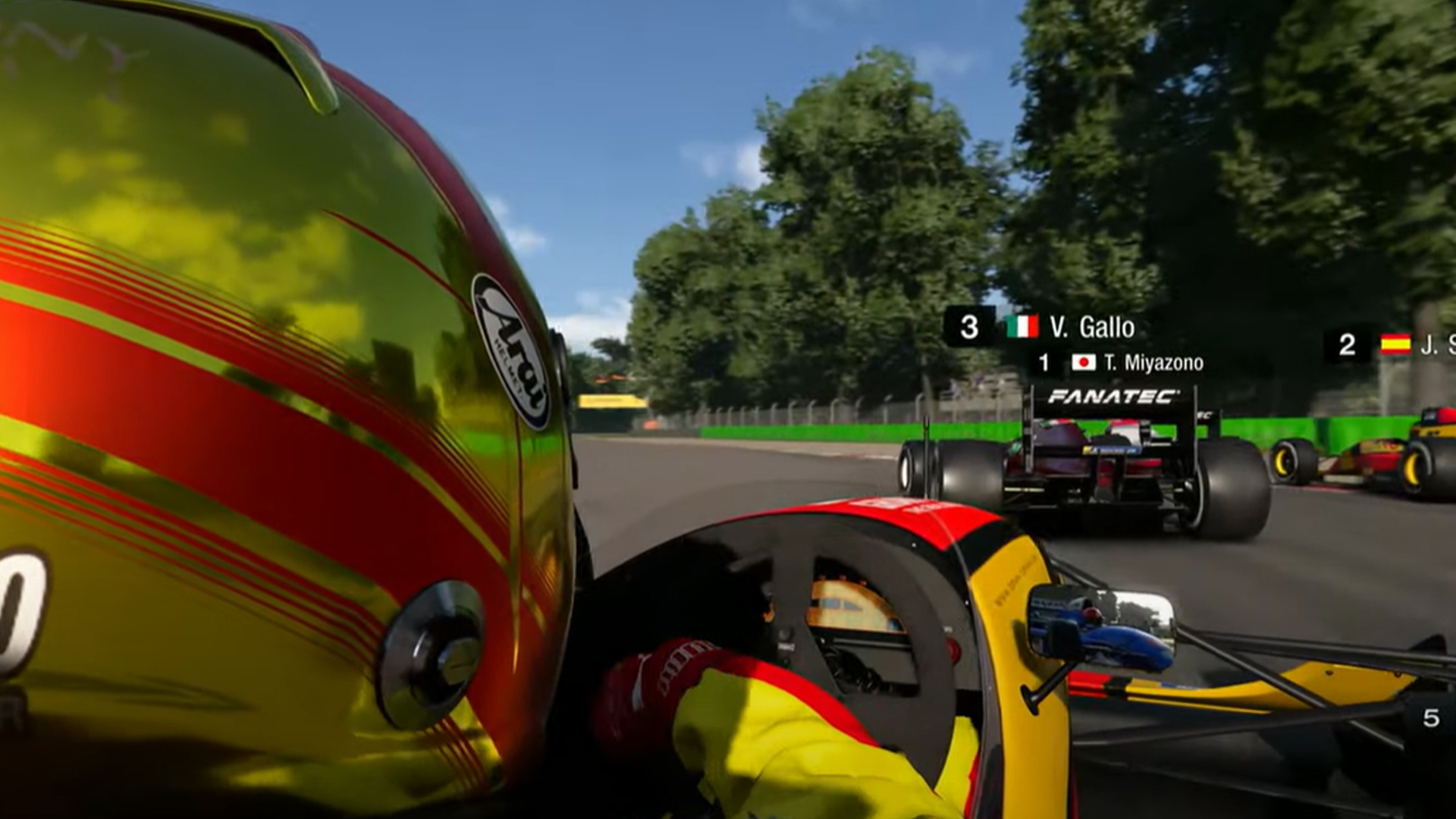Viewport: 1456px width, 819px height.
Task: Select V. Gallo's driver name tag
Action: click(x=1091, y=327)
